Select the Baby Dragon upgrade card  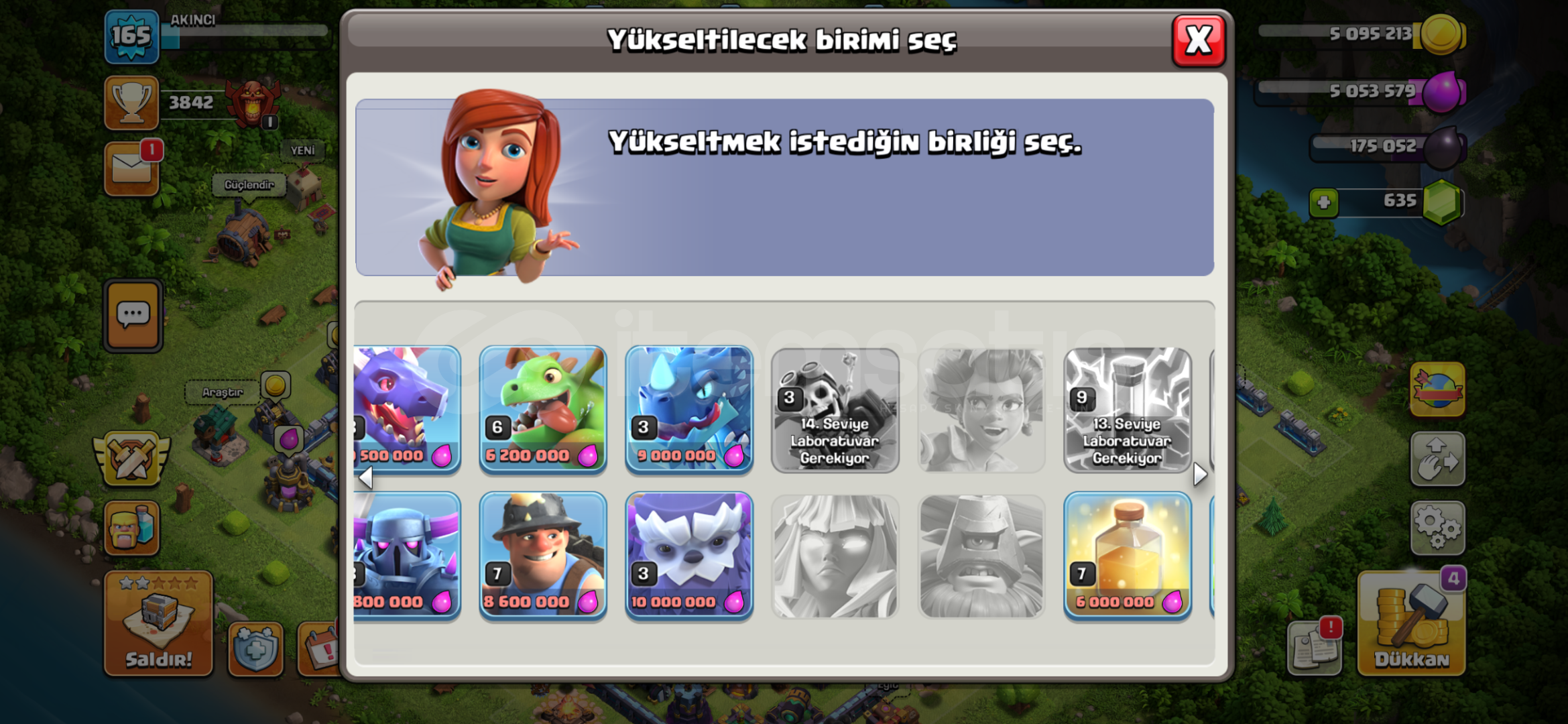(543, 409)
